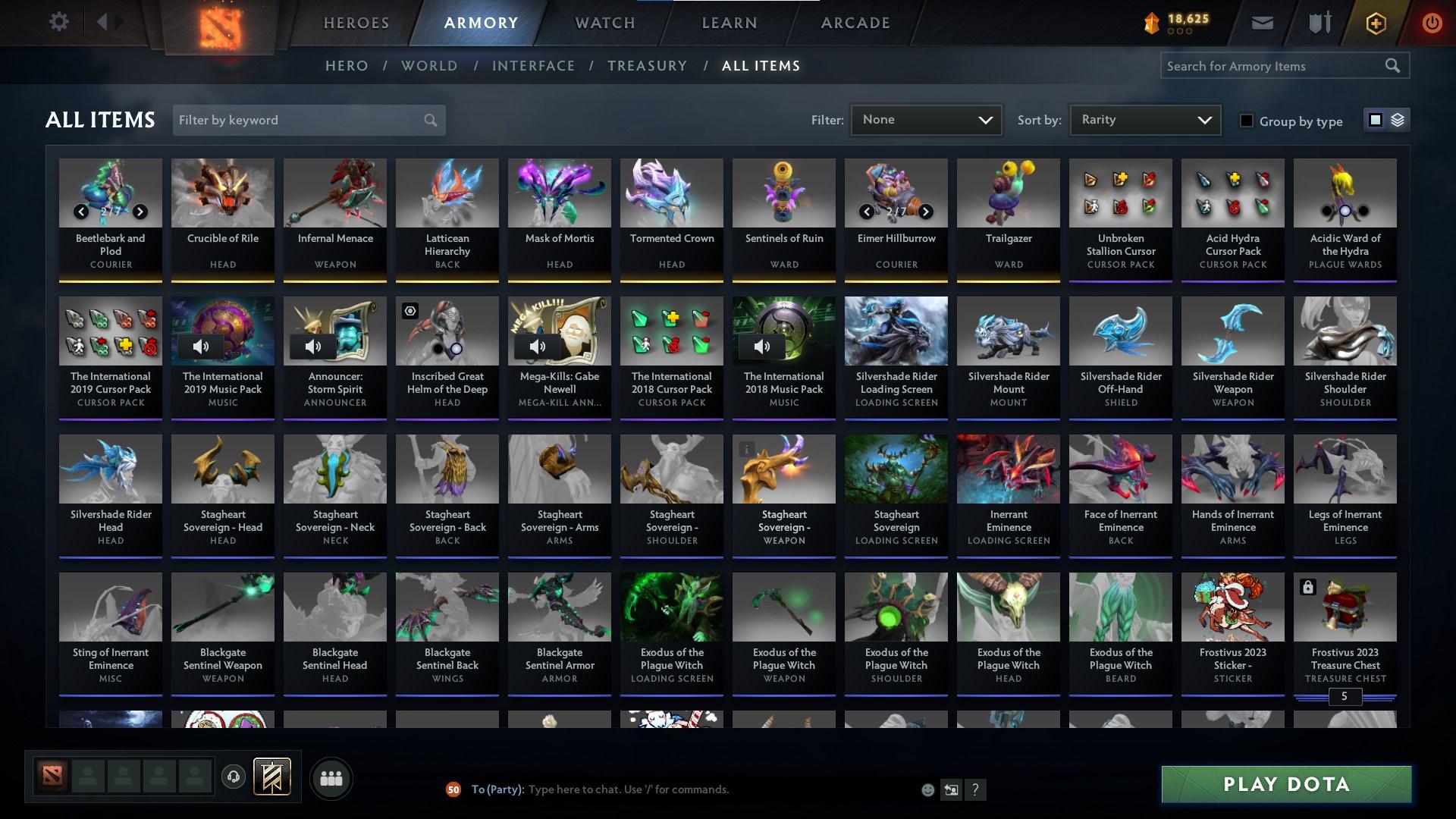1456x819 pixels.
Task: Switch to the TREASURY section
Action: click(647, 66)
